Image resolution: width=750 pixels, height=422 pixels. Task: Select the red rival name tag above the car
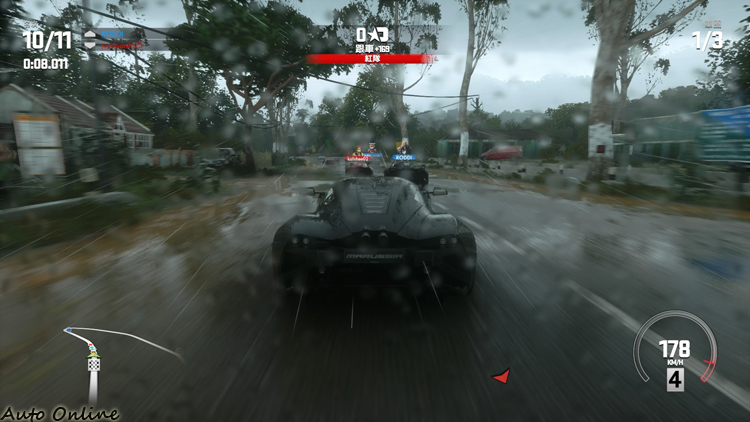(357, 157)
